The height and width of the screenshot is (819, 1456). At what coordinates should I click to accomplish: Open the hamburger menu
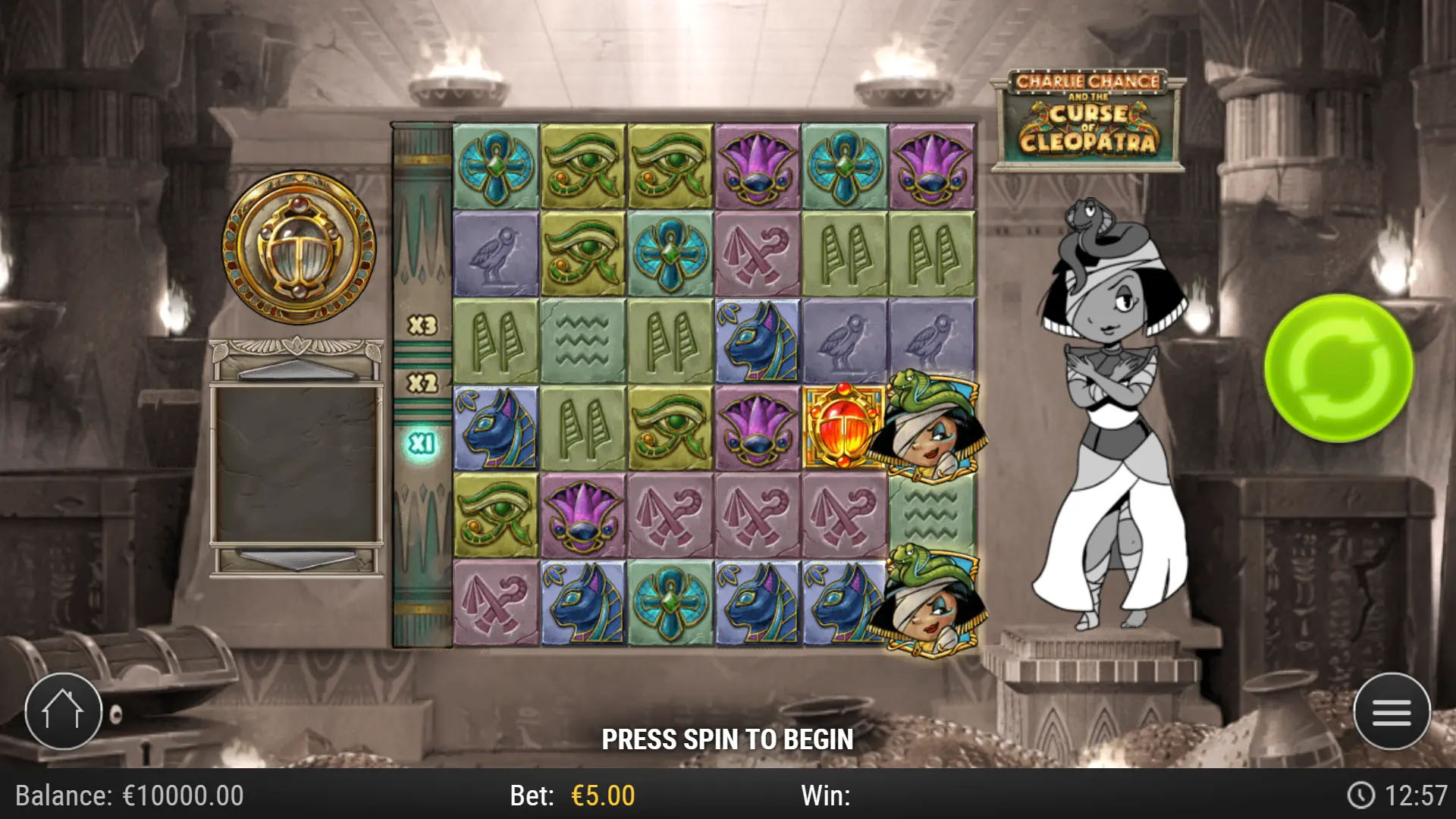[x=1393, y=711]
